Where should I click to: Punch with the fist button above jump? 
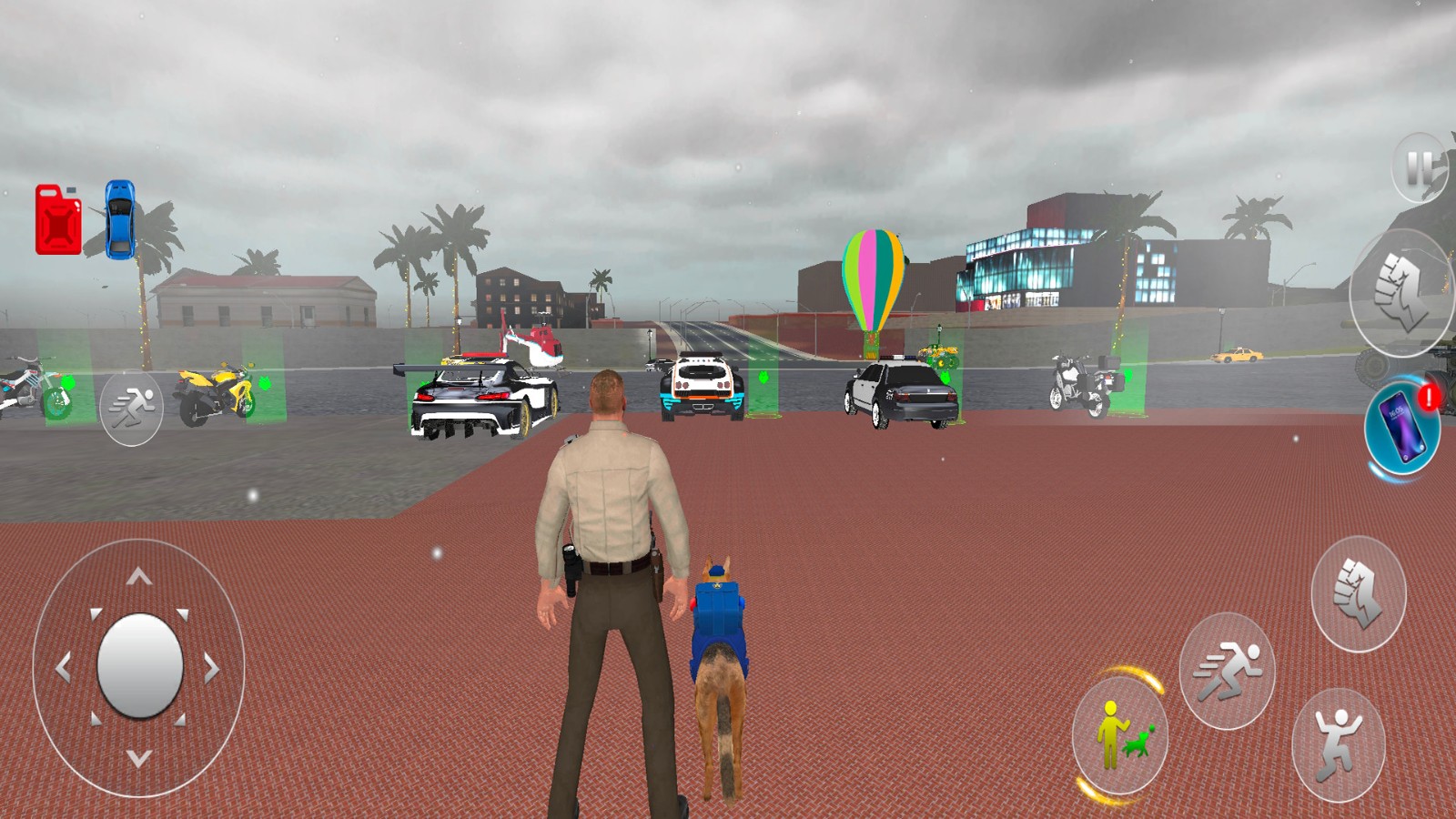(x=1358, y=593)
